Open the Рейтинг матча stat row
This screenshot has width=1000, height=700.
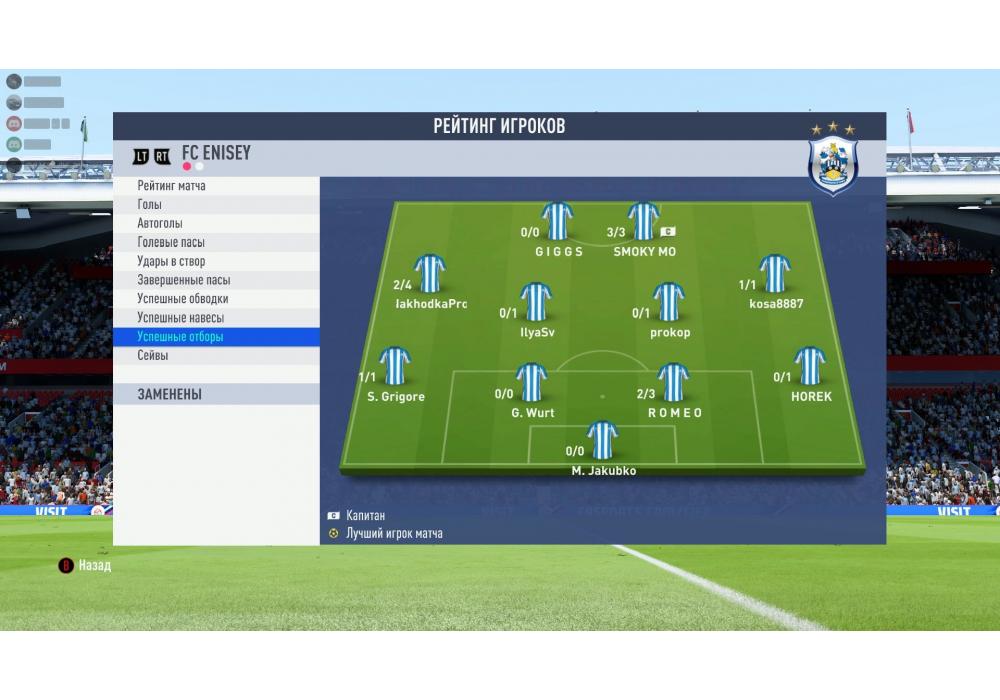point(216,186)
